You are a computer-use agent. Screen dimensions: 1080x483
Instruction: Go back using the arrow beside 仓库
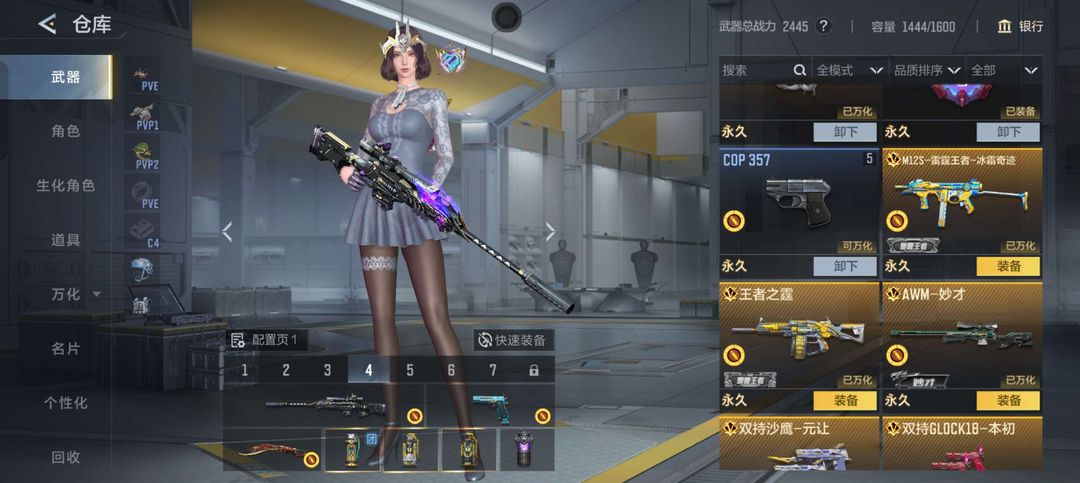(x=47, y=25)
